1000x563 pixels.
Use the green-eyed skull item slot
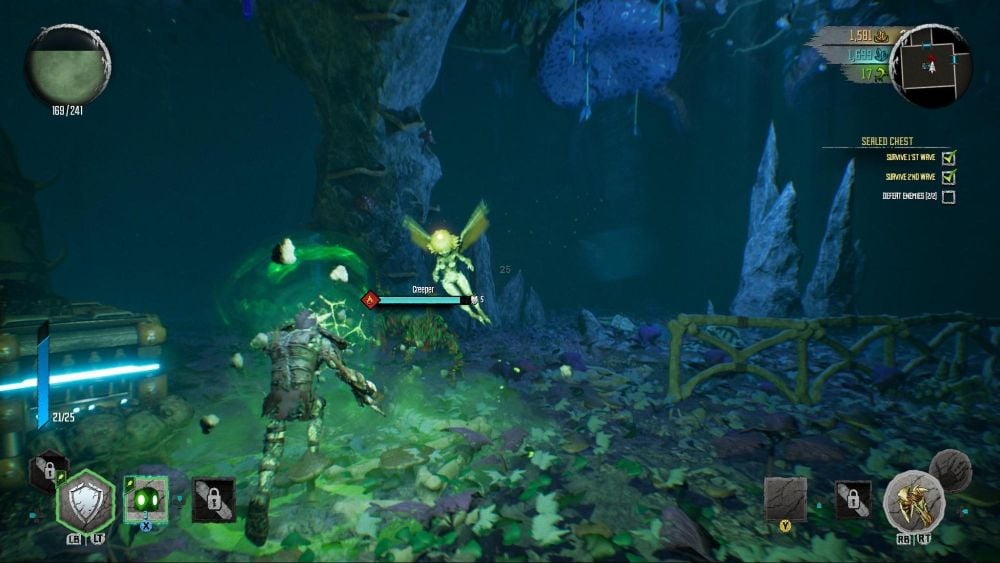[x=146, y=498]
